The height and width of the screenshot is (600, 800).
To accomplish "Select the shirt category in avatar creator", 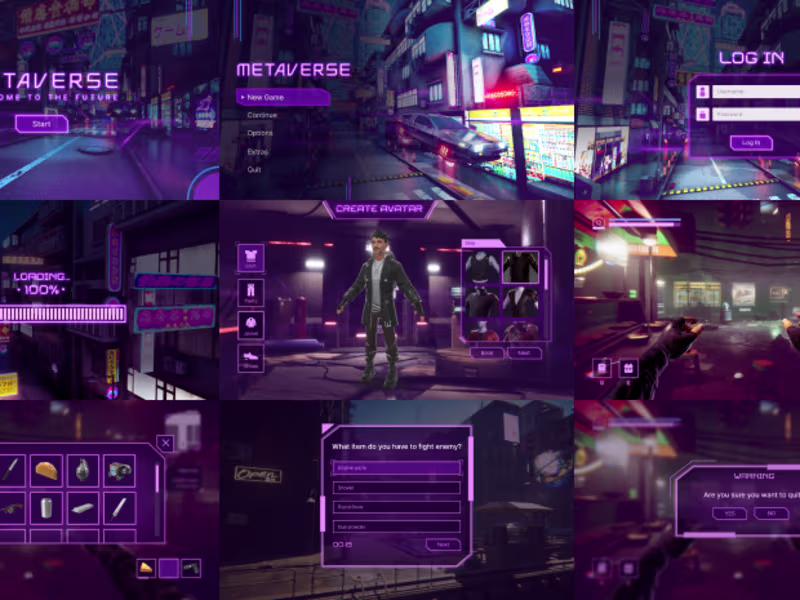I will point(250,258).
